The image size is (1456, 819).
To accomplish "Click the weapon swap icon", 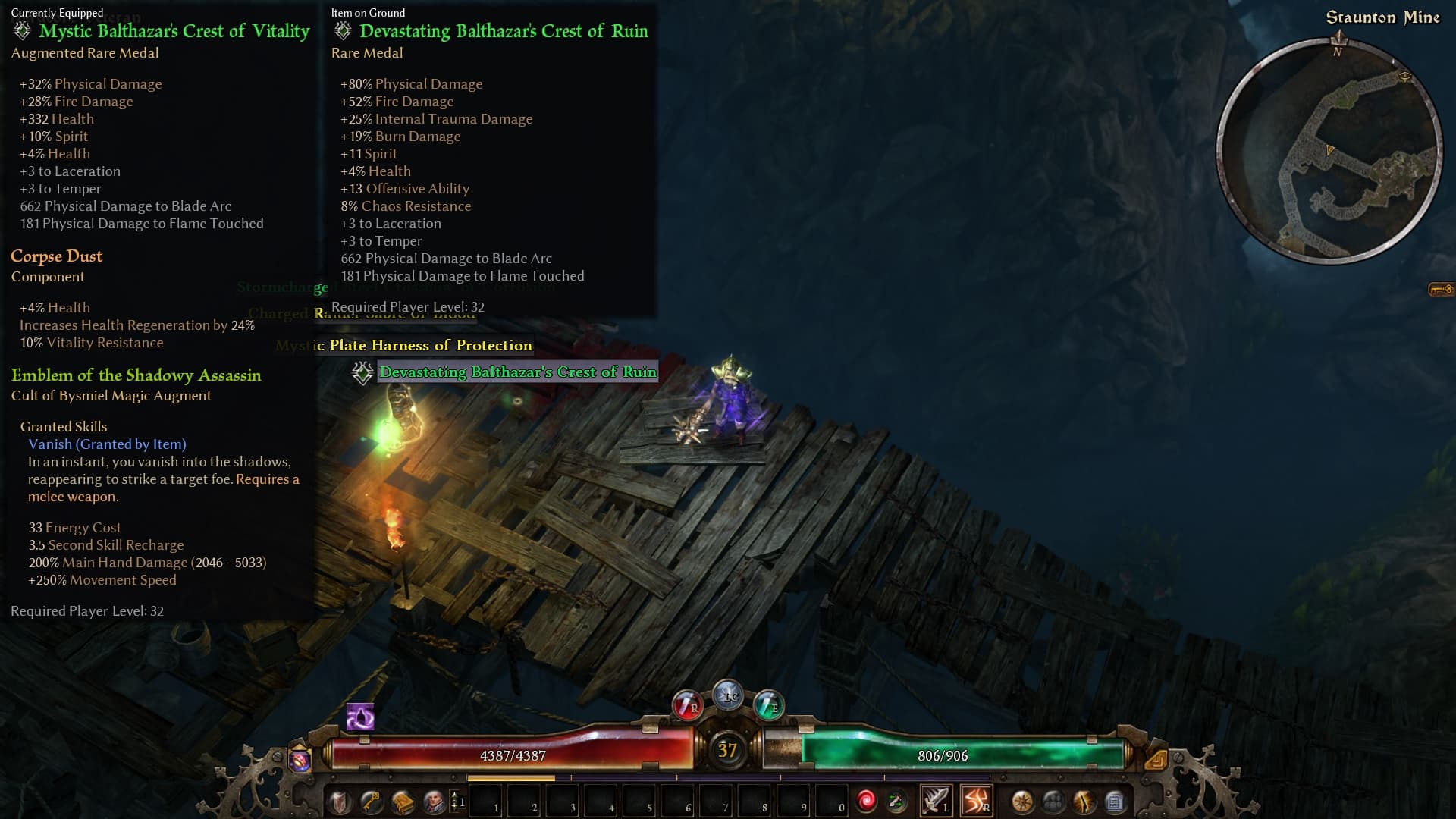I will [x=896, y=801].
